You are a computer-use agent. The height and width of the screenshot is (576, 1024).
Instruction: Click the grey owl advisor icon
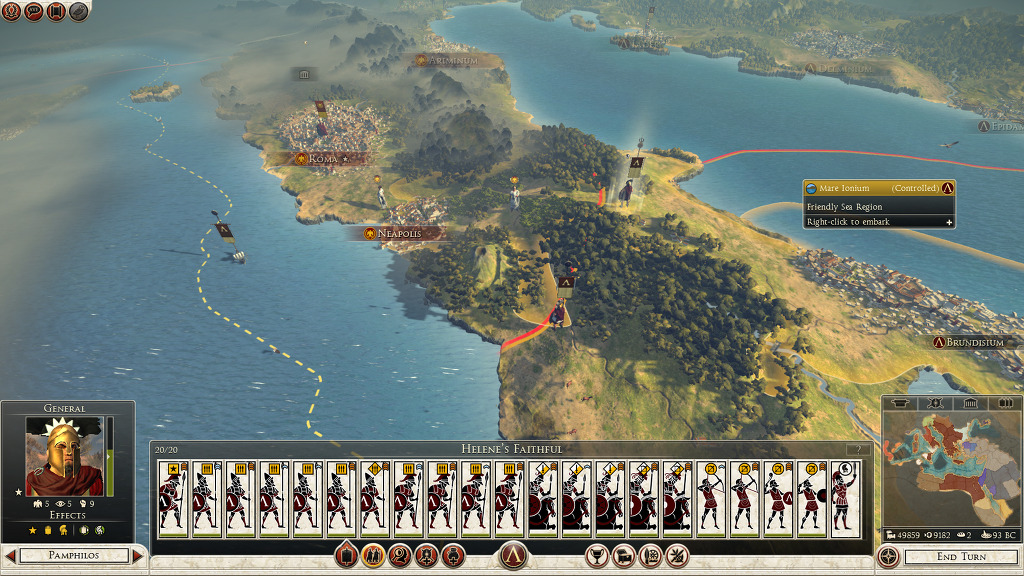78,12
